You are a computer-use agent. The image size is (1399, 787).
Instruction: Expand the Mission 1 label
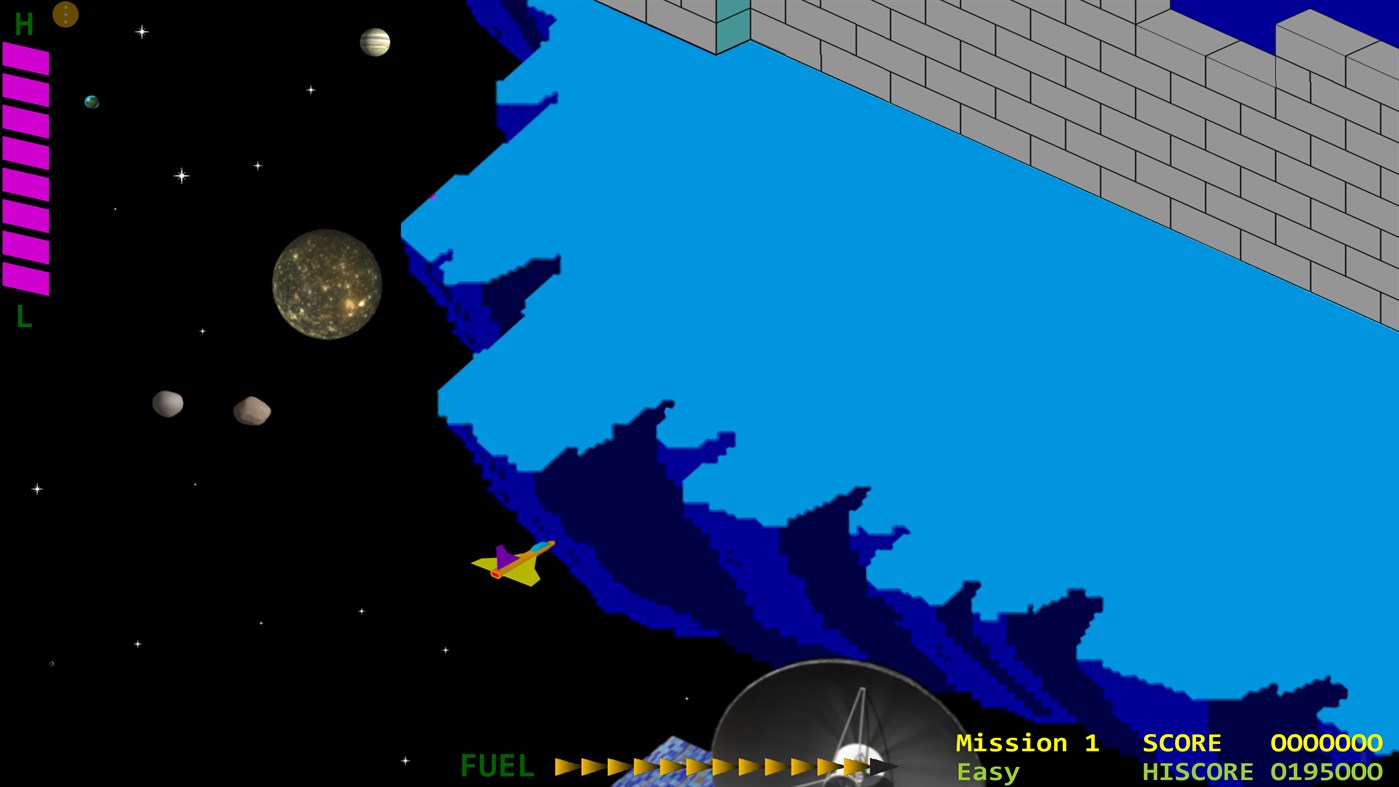pyautogui.click(x=1027, y=743)
